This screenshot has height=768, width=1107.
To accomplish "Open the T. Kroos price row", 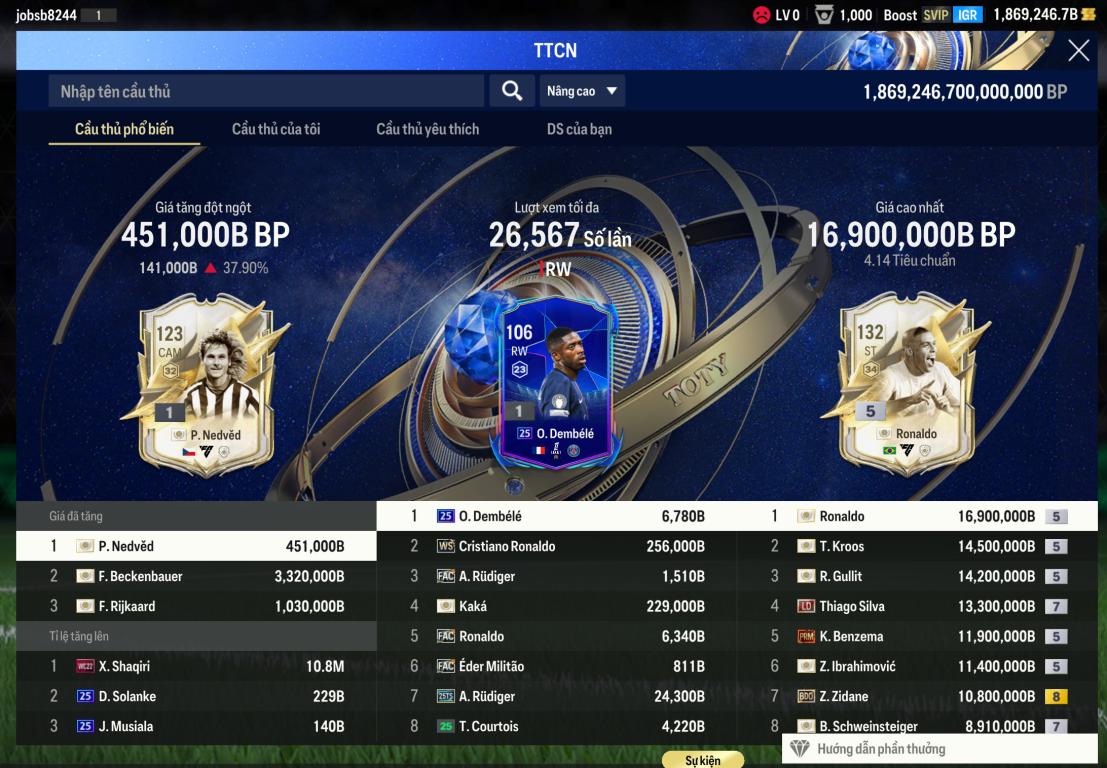I will click(x=917, y=546).
